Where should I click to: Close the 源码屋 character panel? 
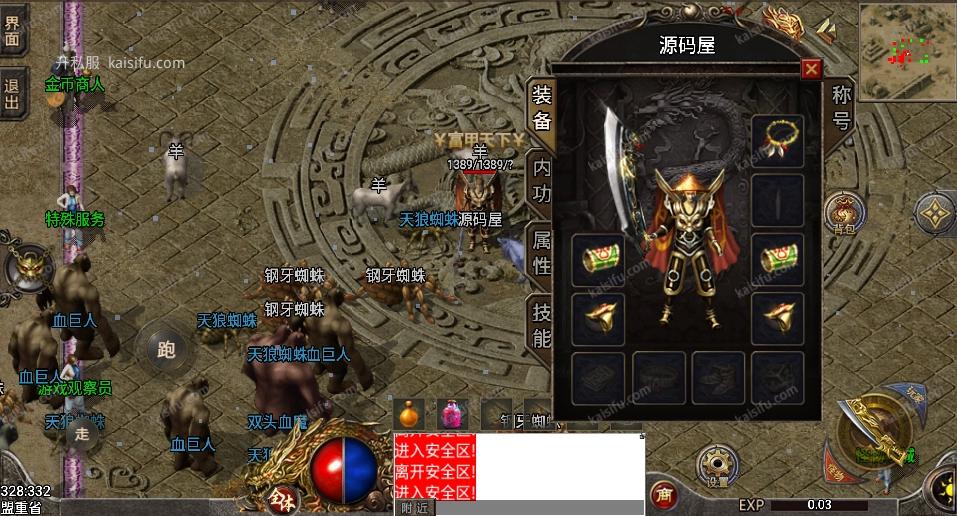(x=811, y=68)
